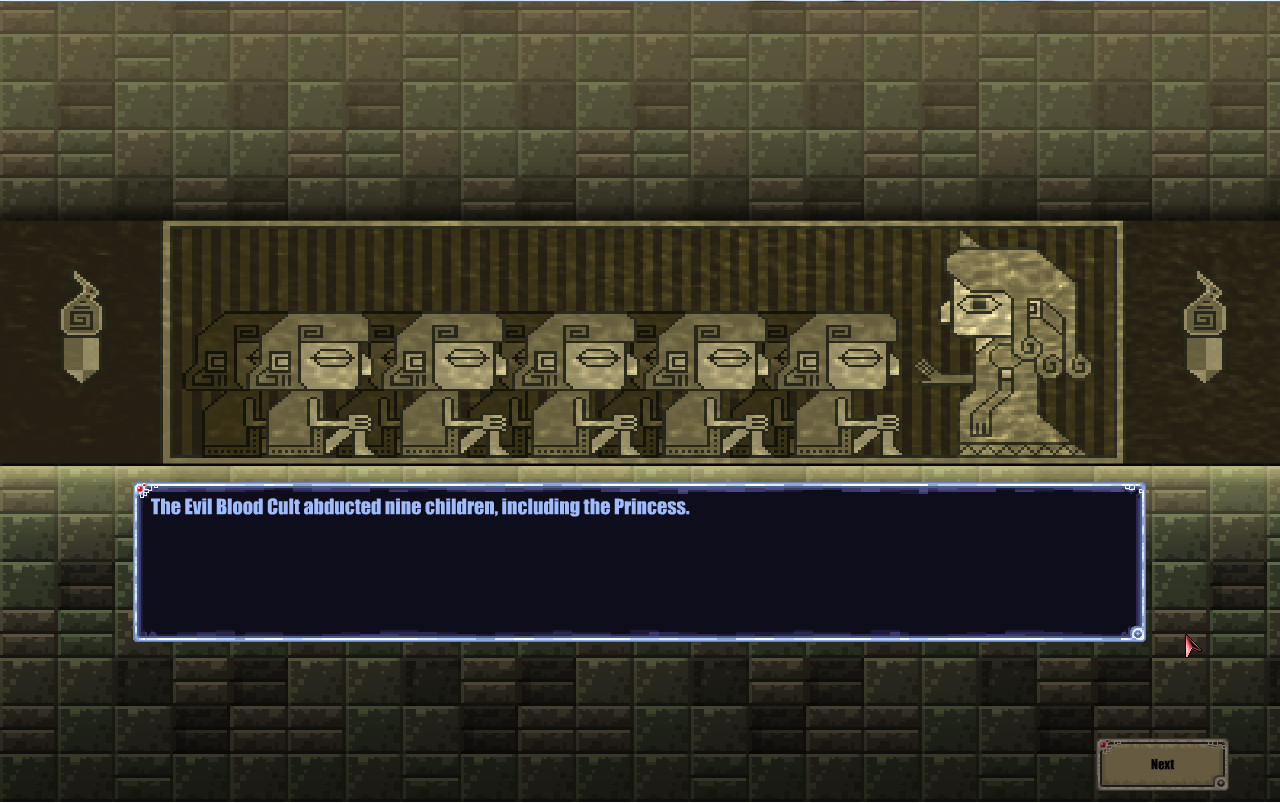This screenshot has height=803, width=1280.
Task: Click the red dot on the Next button frame
Action: pyautogui.click(x=1103, y=745)
